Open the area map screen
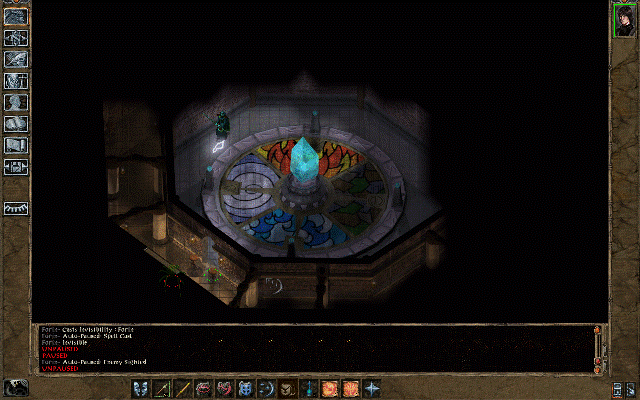 (16, 37)
